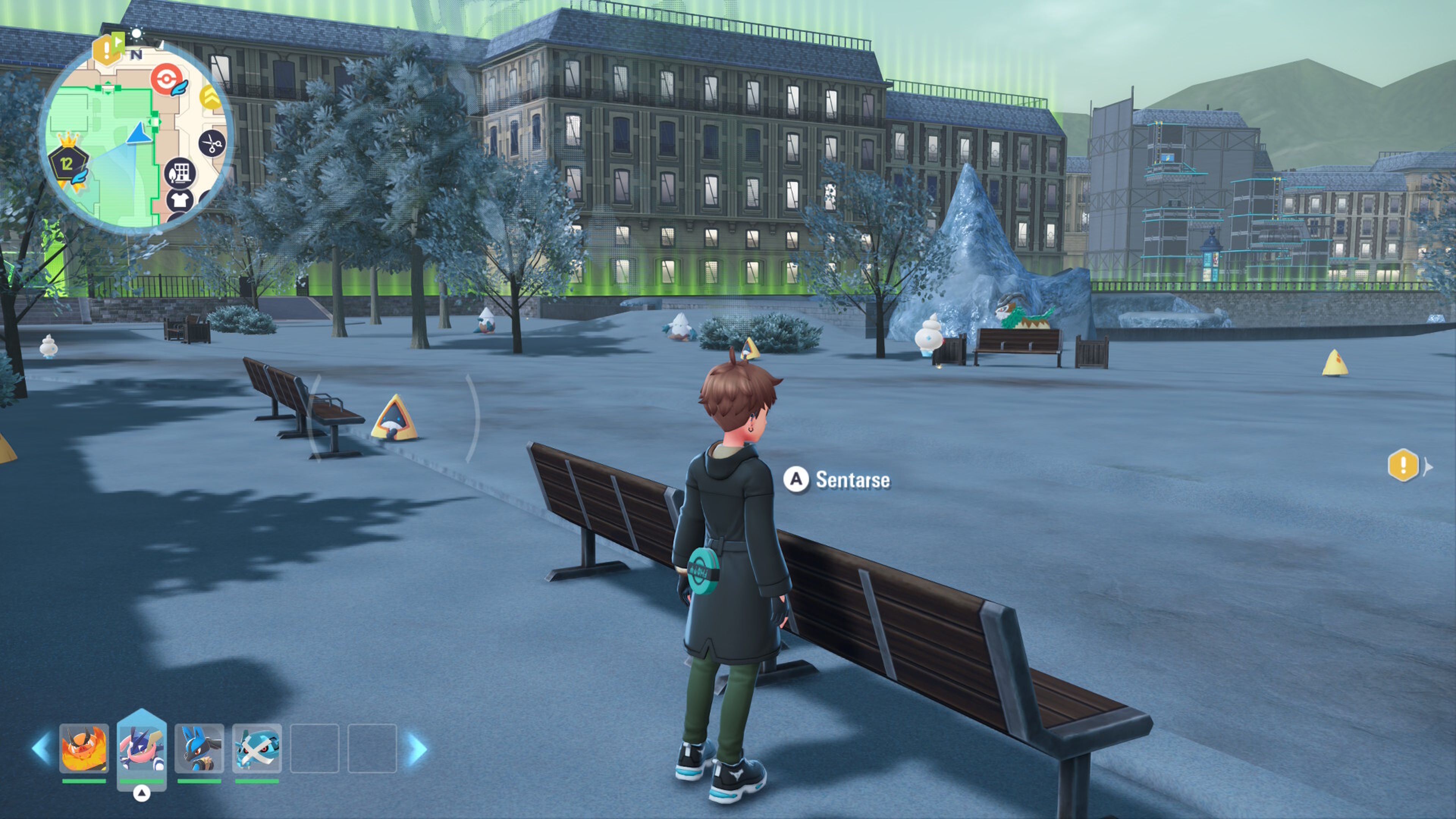
Task: Select the building-with-tree marker on minimap
Action: click(180, 173)
